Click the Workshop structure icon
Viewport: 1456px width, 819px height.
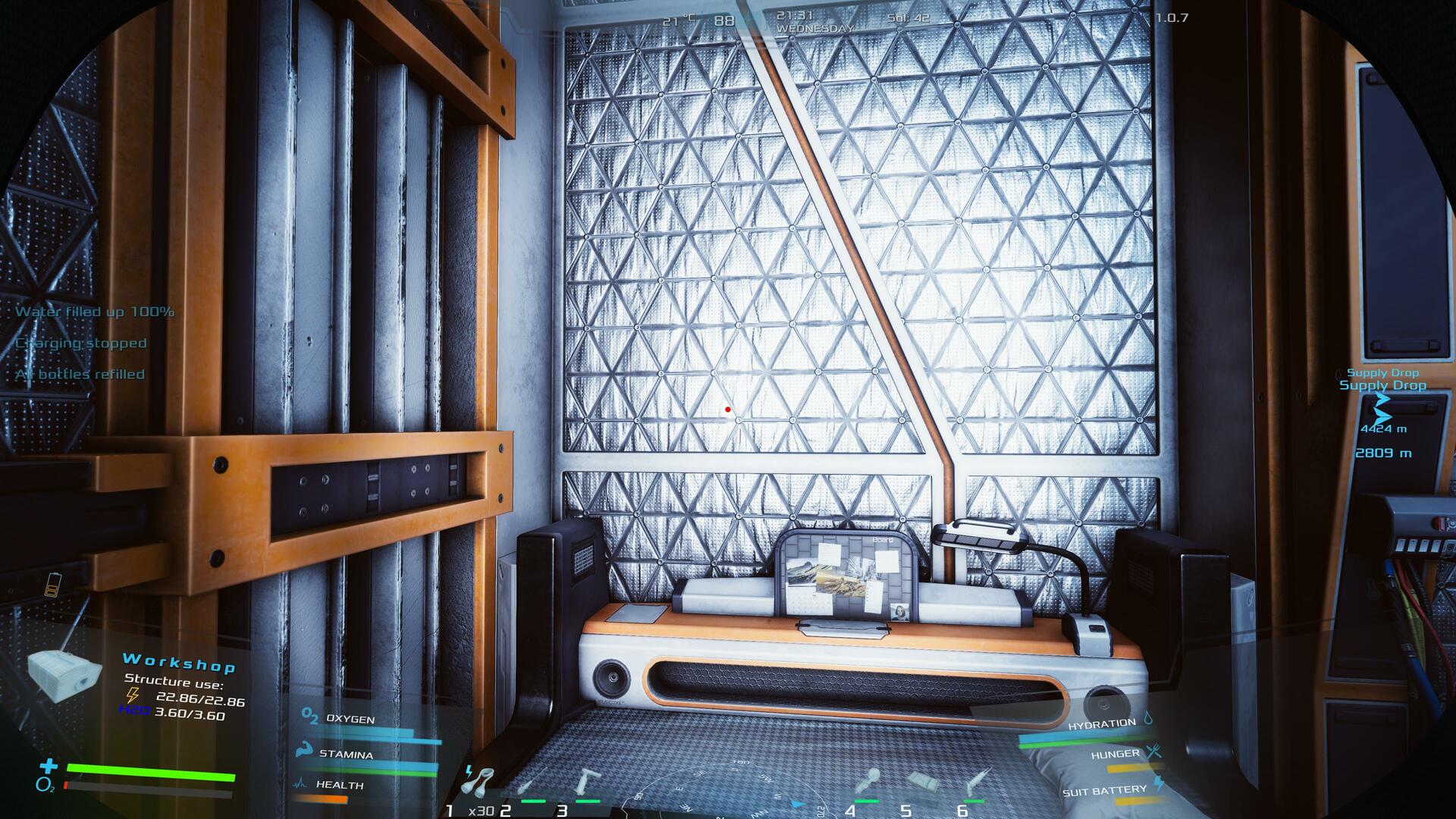[64, 675]
